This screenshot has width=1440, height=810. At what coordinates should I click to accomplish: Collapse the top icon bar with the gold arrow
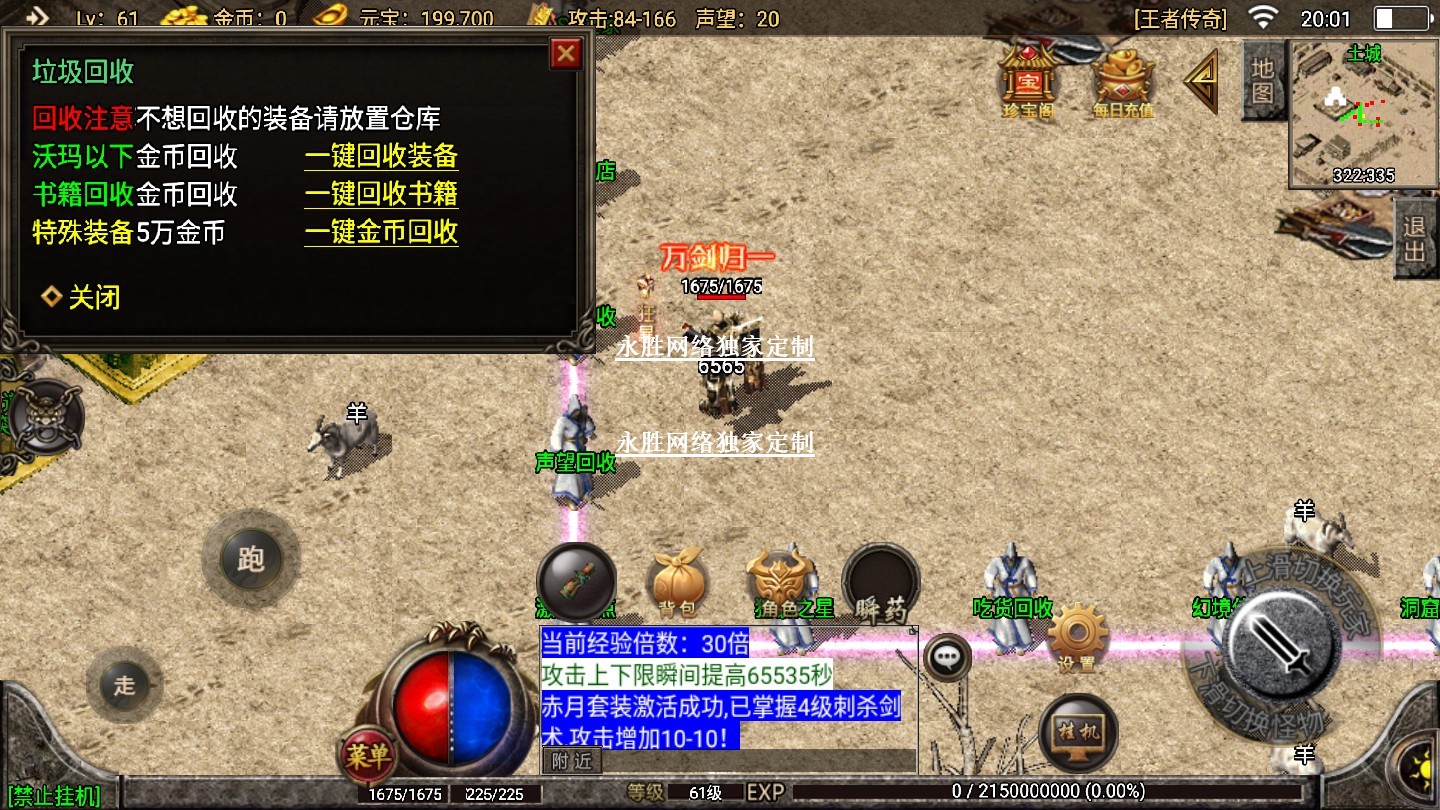pos(1201,81)
